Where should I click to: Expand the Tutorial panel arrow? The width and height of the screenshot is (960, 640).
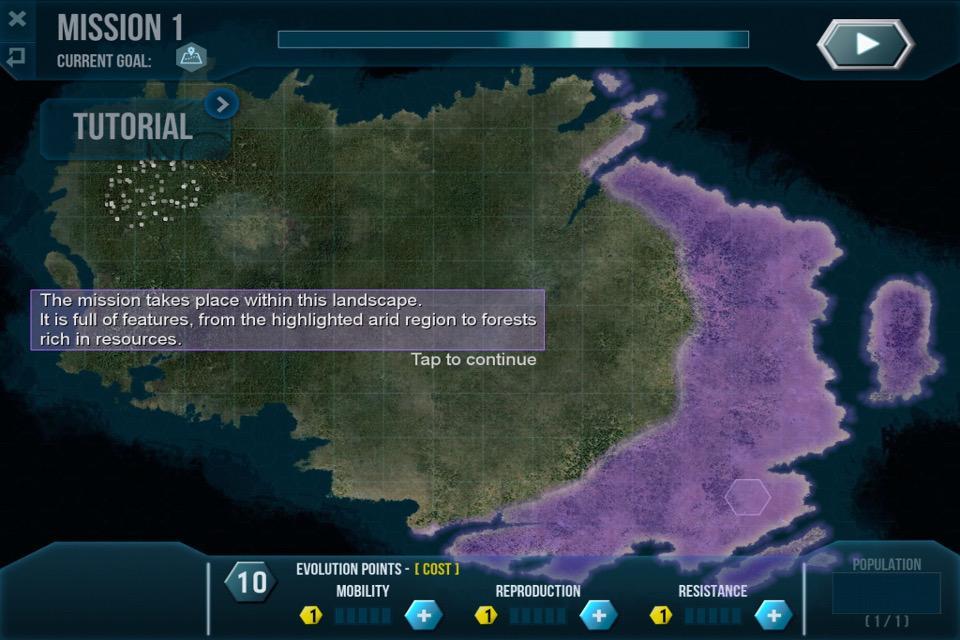coord(222,103)
